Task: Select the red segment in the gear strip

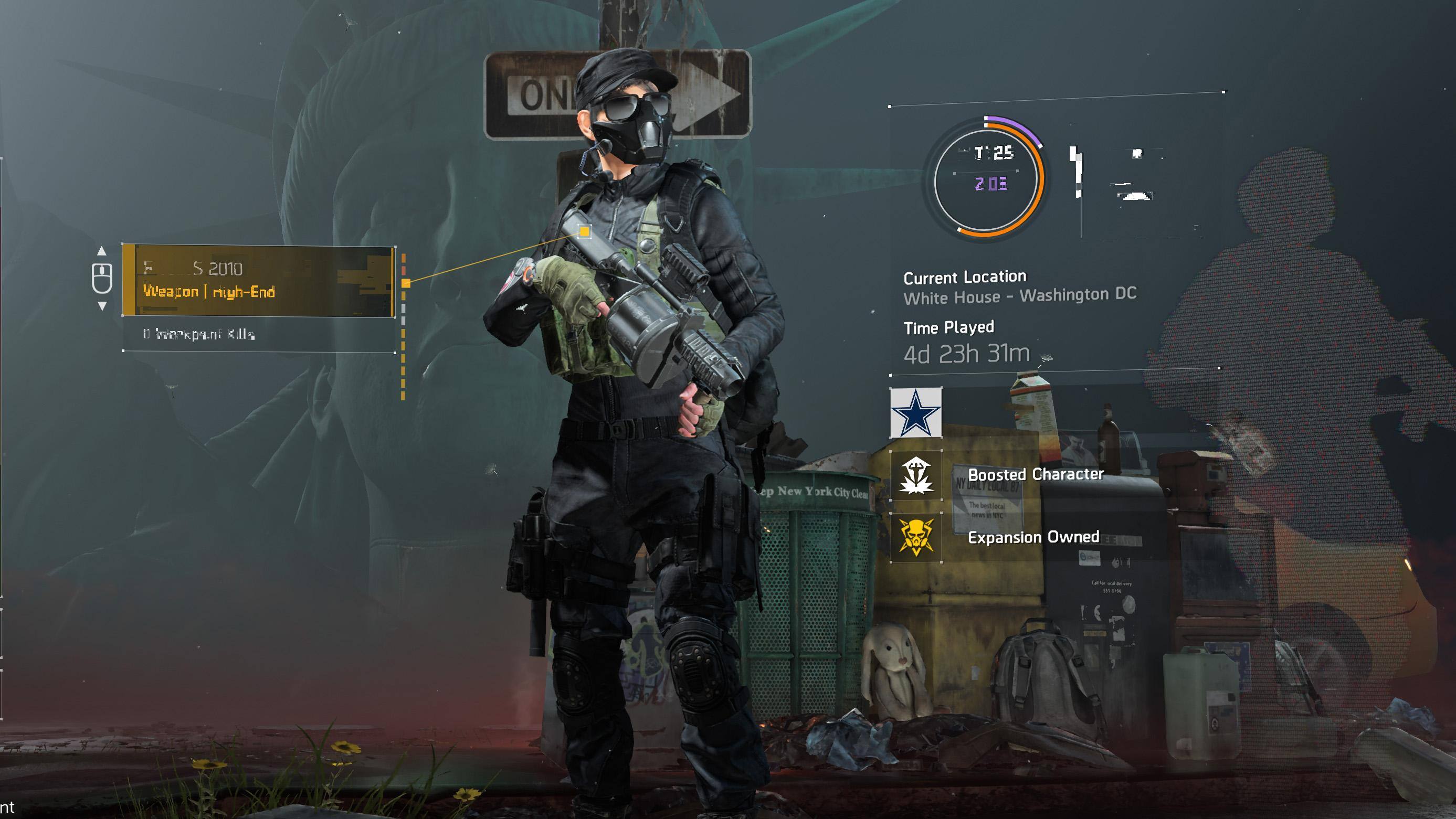Action: pos(404,271)
